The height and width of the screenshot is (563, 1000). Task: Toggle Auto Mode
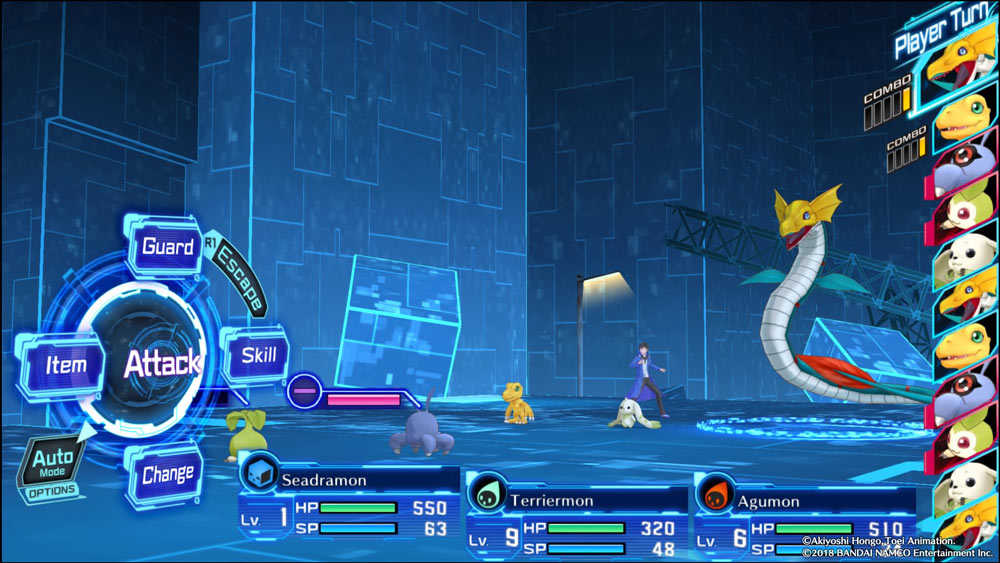coord(53,466)
